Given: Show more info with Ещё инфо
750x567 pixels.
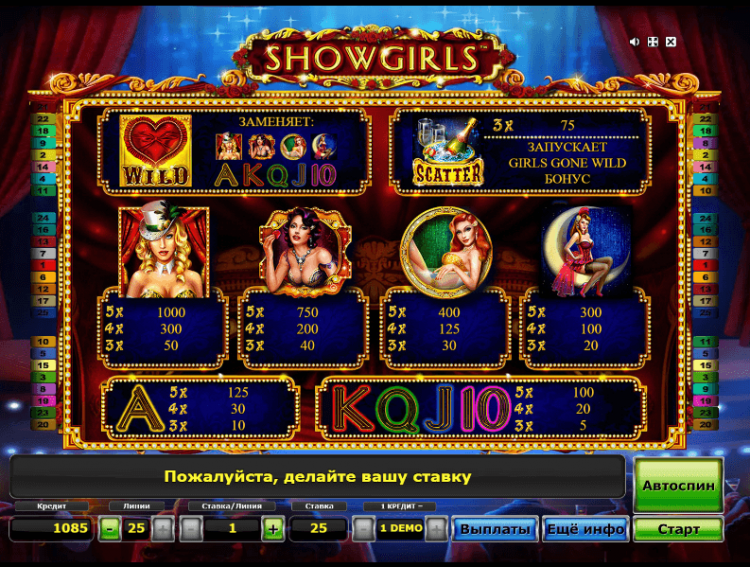Looking at the screenshot, I should point(585,529).
